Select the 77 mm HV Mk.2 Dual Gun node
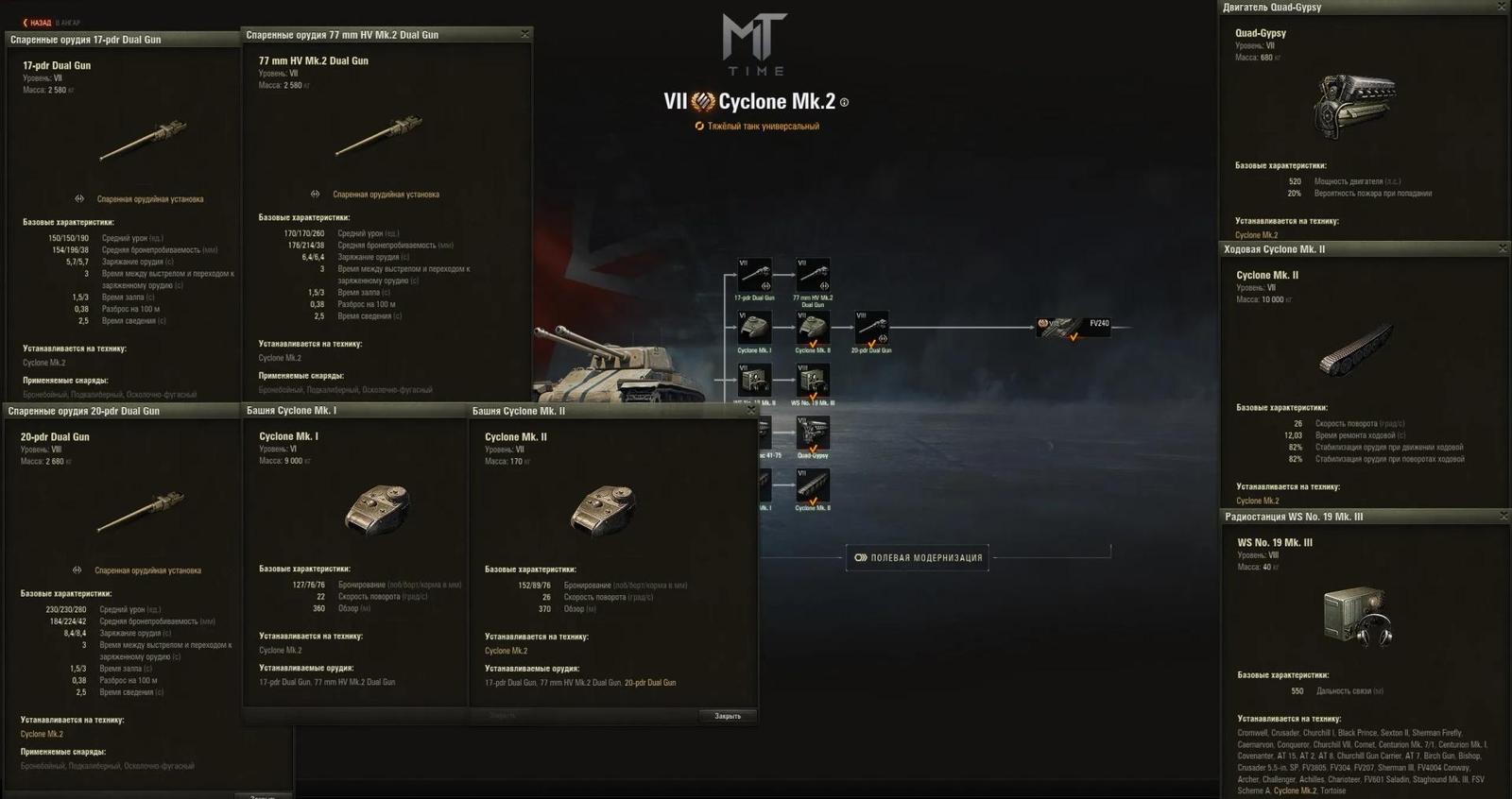The image size is (1512, 799). click(814, 274)
